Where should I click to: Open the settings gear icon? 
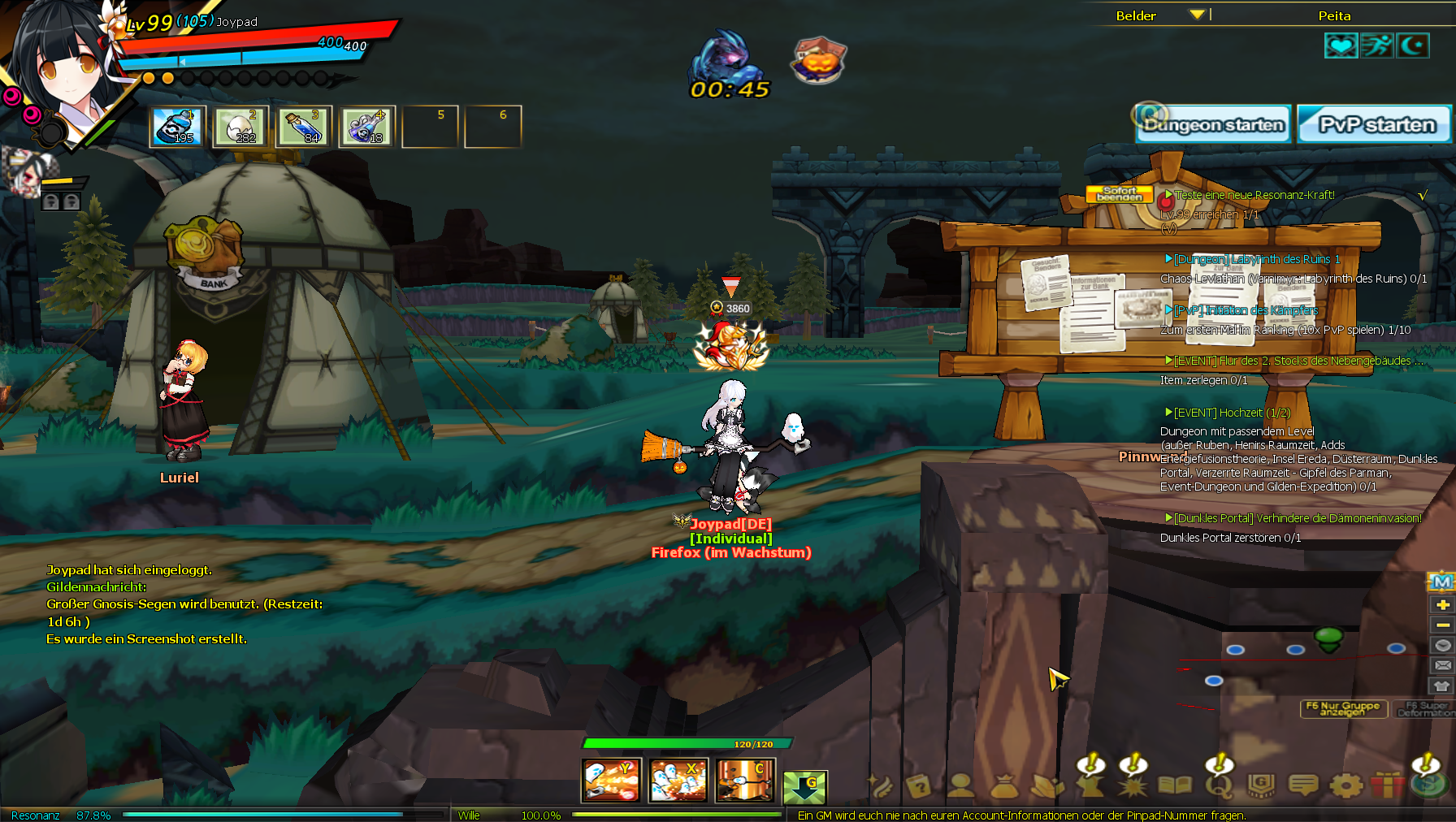click(x=1345, y=785)
